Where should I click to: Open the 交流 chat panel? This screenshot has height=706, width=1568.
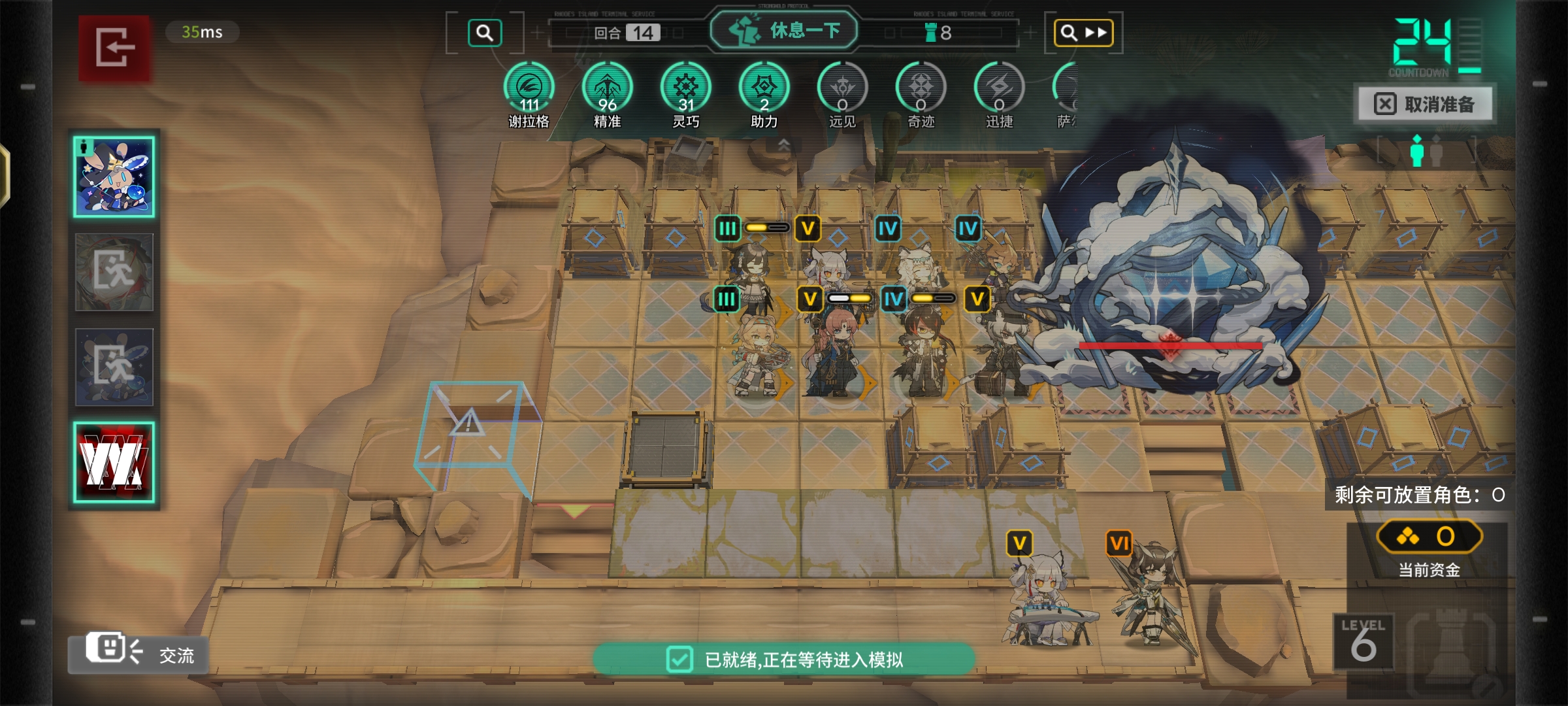click(x=139, y=653)
